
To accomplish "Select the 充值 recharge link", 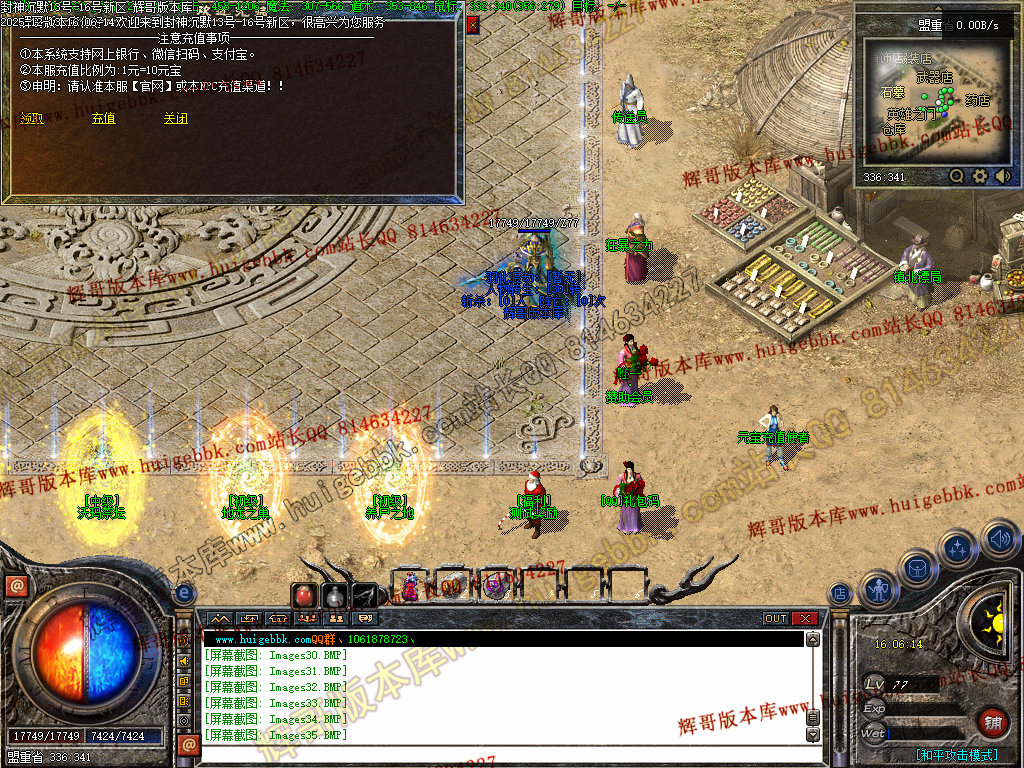I will pos(103,118).
